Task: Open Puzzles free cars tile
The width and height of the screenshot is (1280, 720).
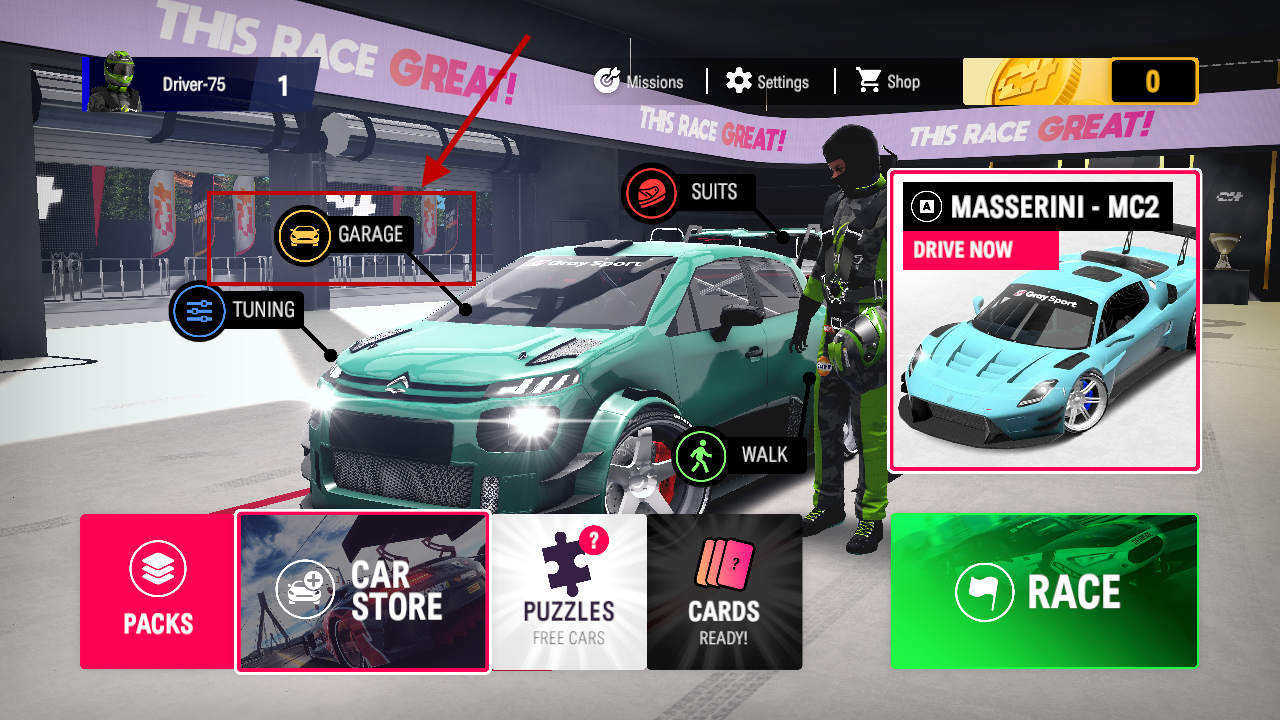Action: [x=569, y=592]
